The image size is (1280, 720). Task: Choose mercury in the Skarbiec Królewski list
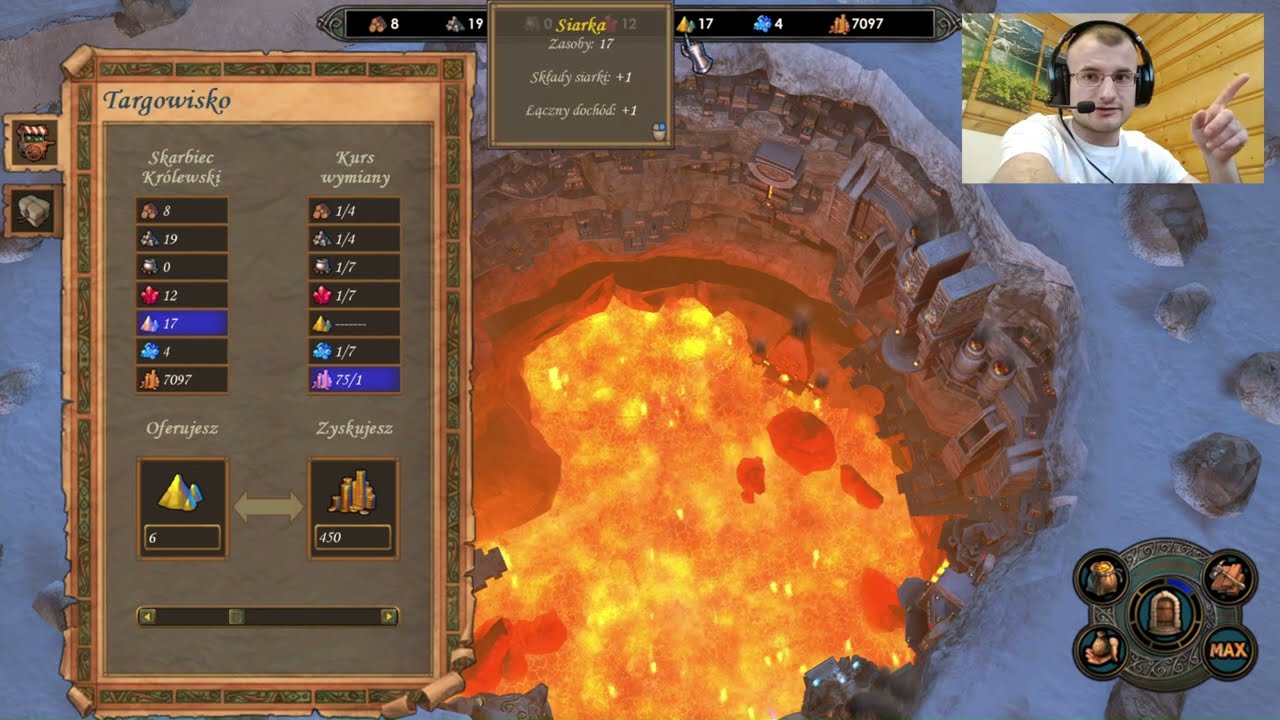[x=181, y=267]
